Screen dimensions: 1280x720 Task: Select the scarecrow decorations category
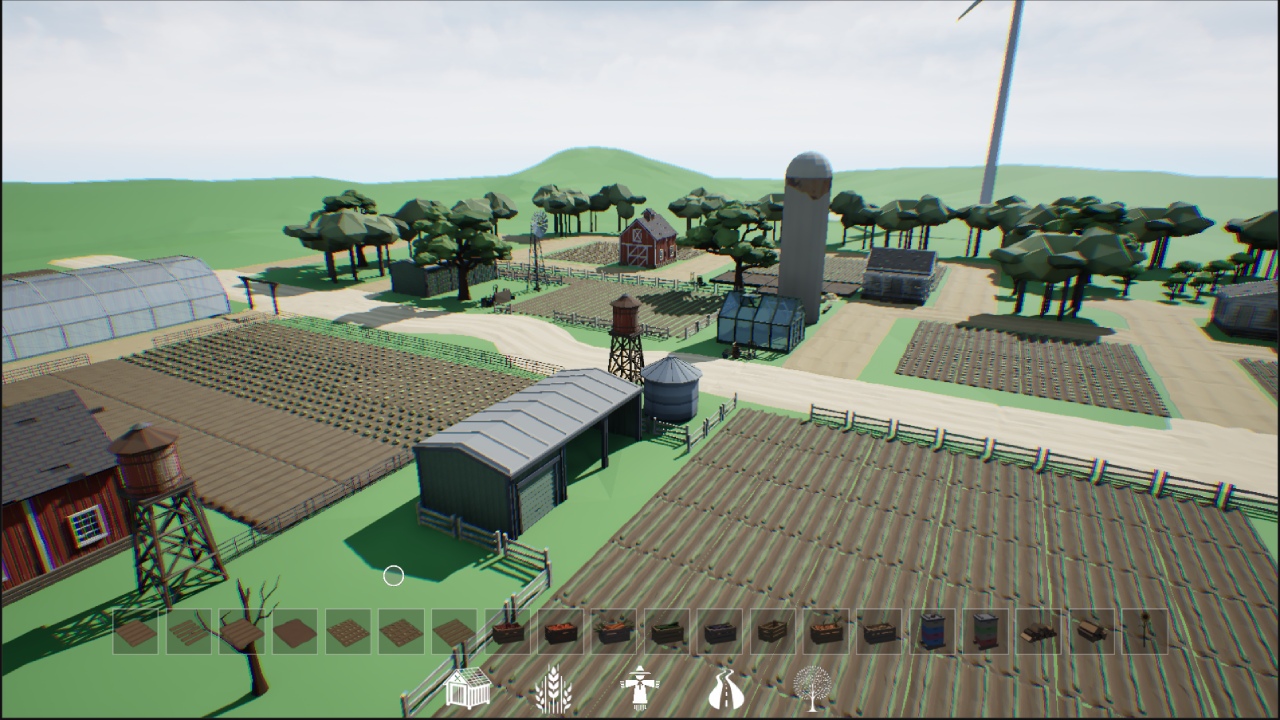(640, 688)
